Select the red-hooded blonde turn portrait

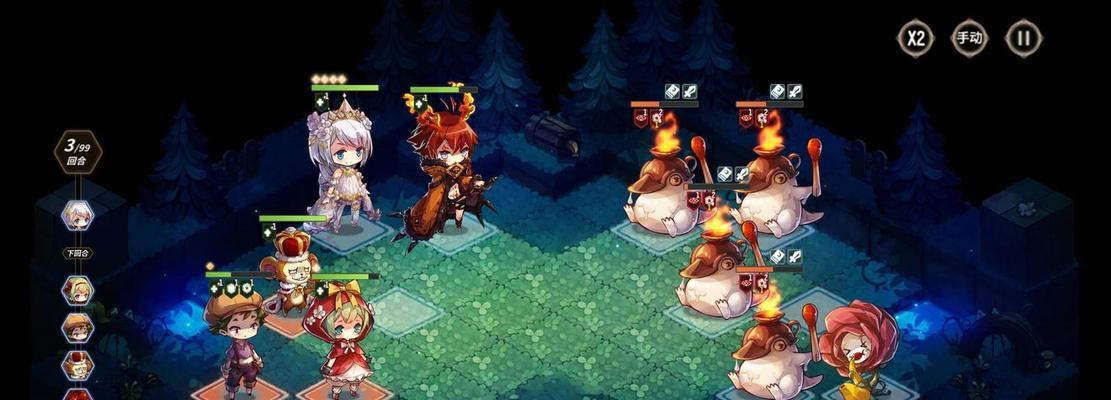click(x=78, y=290)
